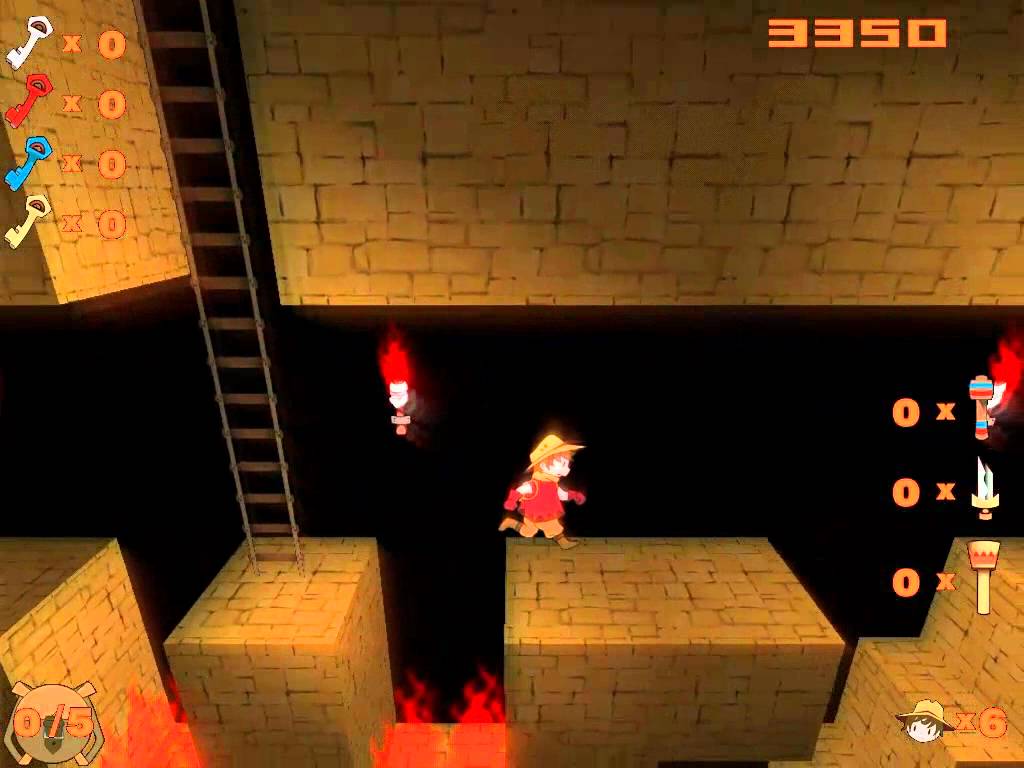Pick the yellow key icon
Image resolution: width=1024 pixels, height=768 pixels.
[28, 221]
